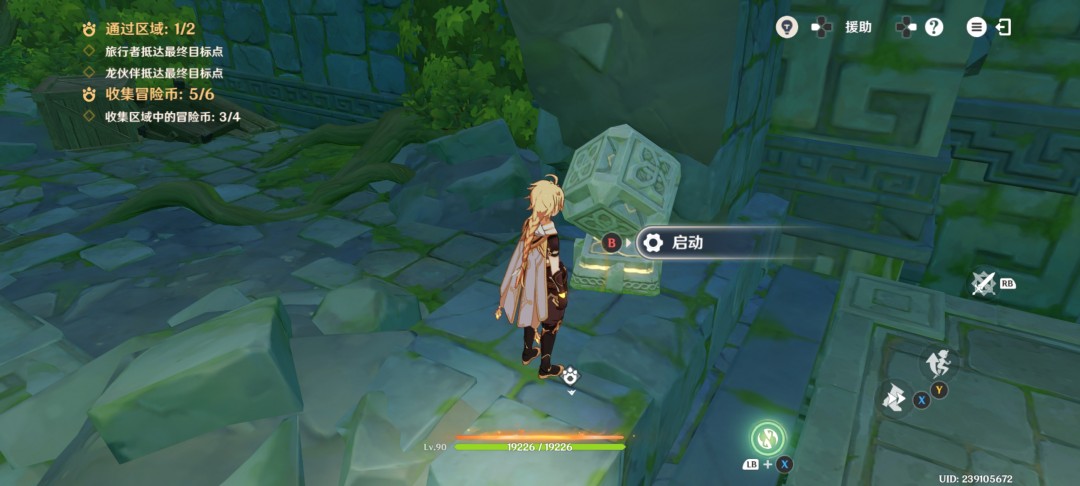Open the lightbulb hint icon

(x=787, y=27)
